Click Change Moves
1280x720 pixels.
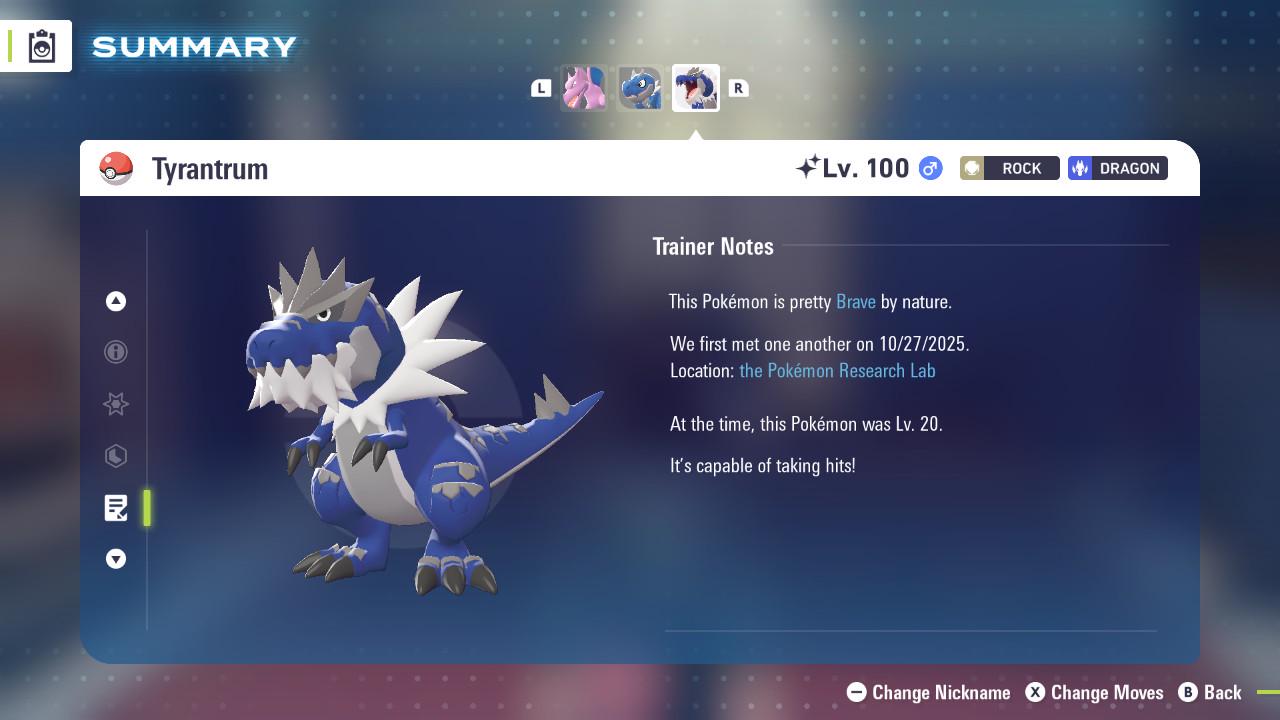(1094, 692)
